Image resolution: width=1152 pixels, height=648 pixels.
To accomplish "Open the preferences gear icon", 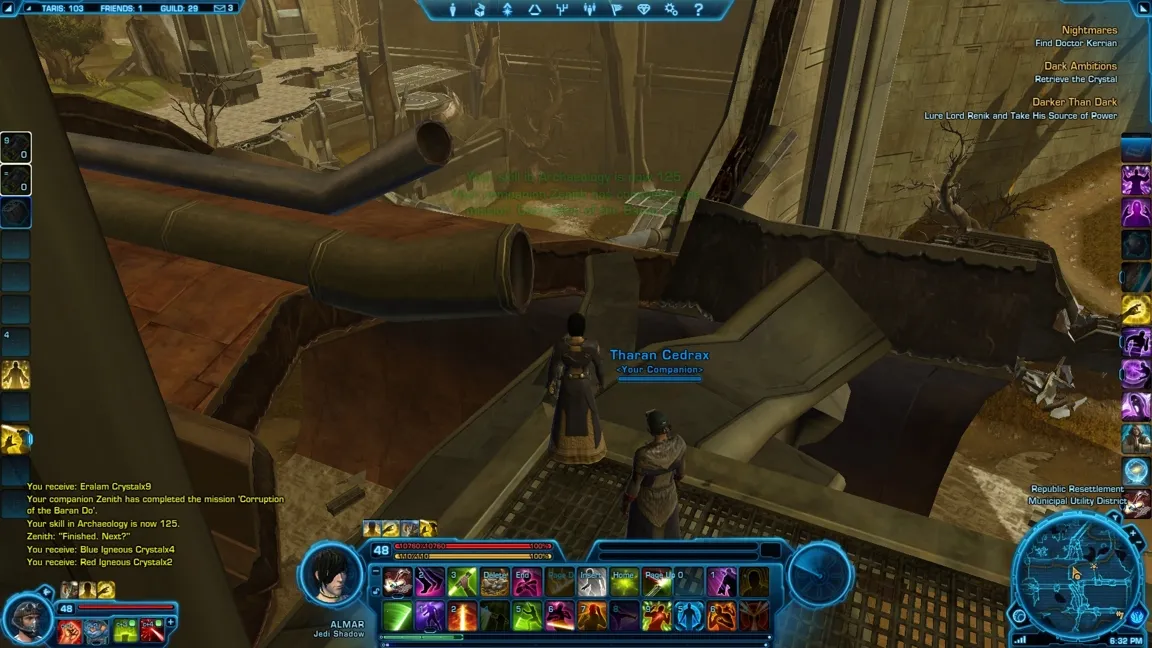I will (x=671, y=9).
